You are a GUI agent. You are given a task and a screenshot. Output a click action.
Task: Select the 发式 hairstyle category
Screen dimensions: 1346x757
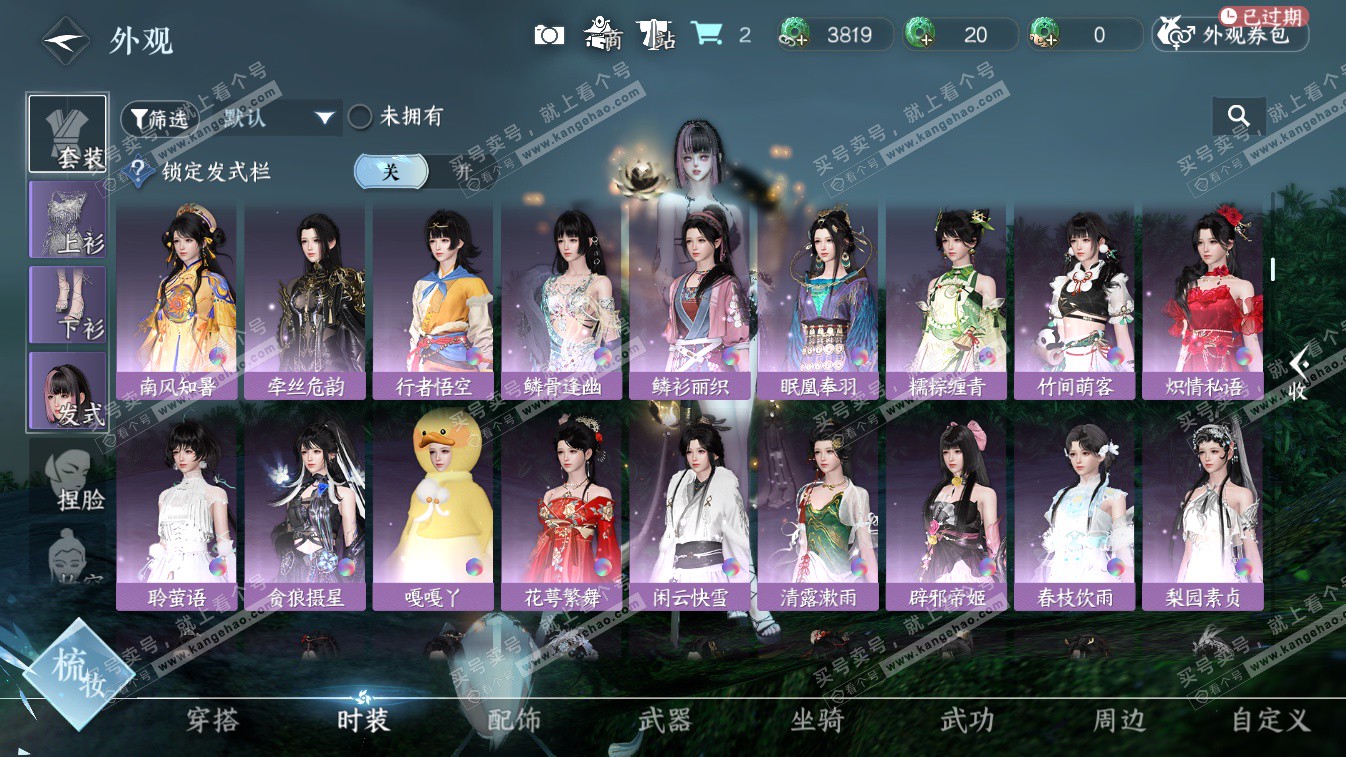pos(67,390)
